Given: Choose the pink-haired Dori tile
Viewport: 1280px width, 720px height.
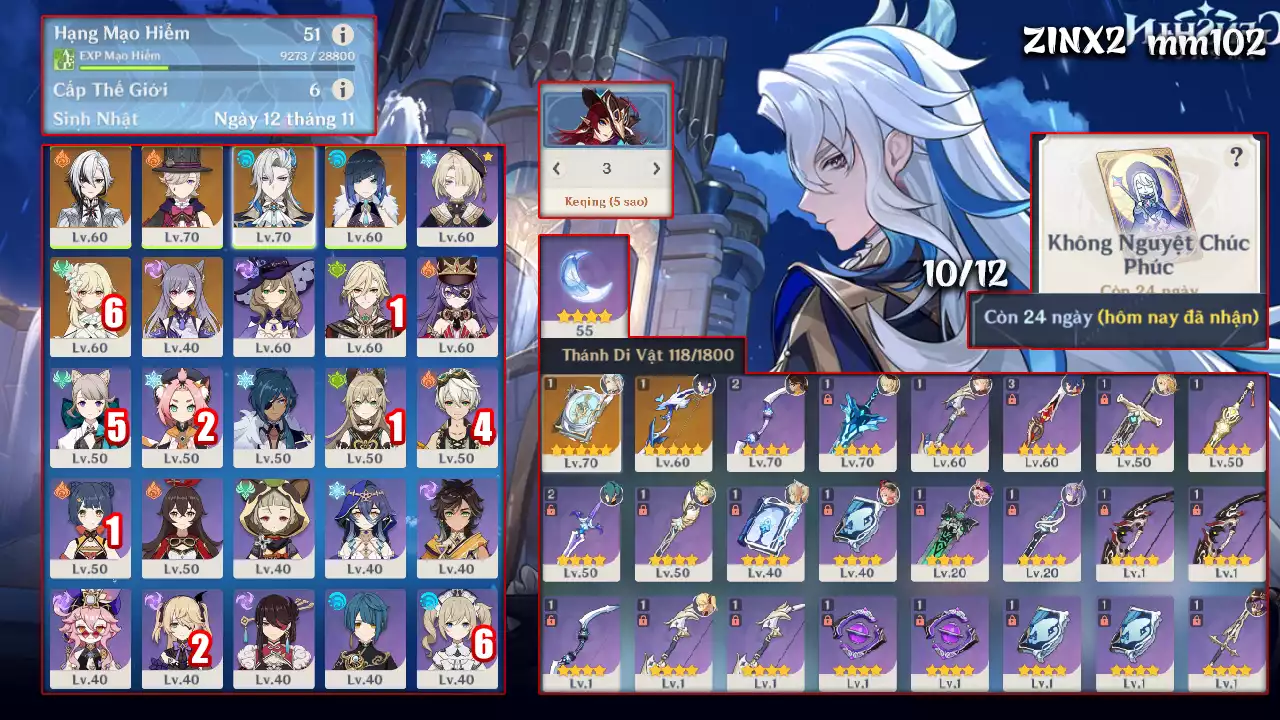Looking at the screenshot, I should (x=90, y=636).
